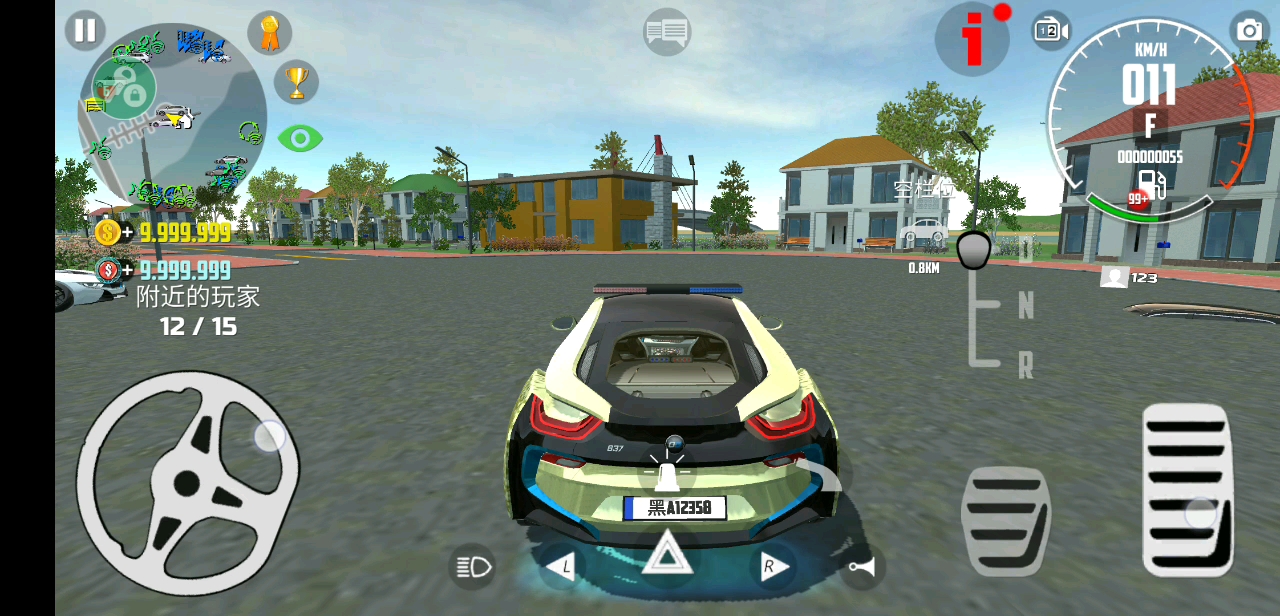The image size is (1280, 616).
Task: Tap the steering wheel control
Action: (187, 483)
